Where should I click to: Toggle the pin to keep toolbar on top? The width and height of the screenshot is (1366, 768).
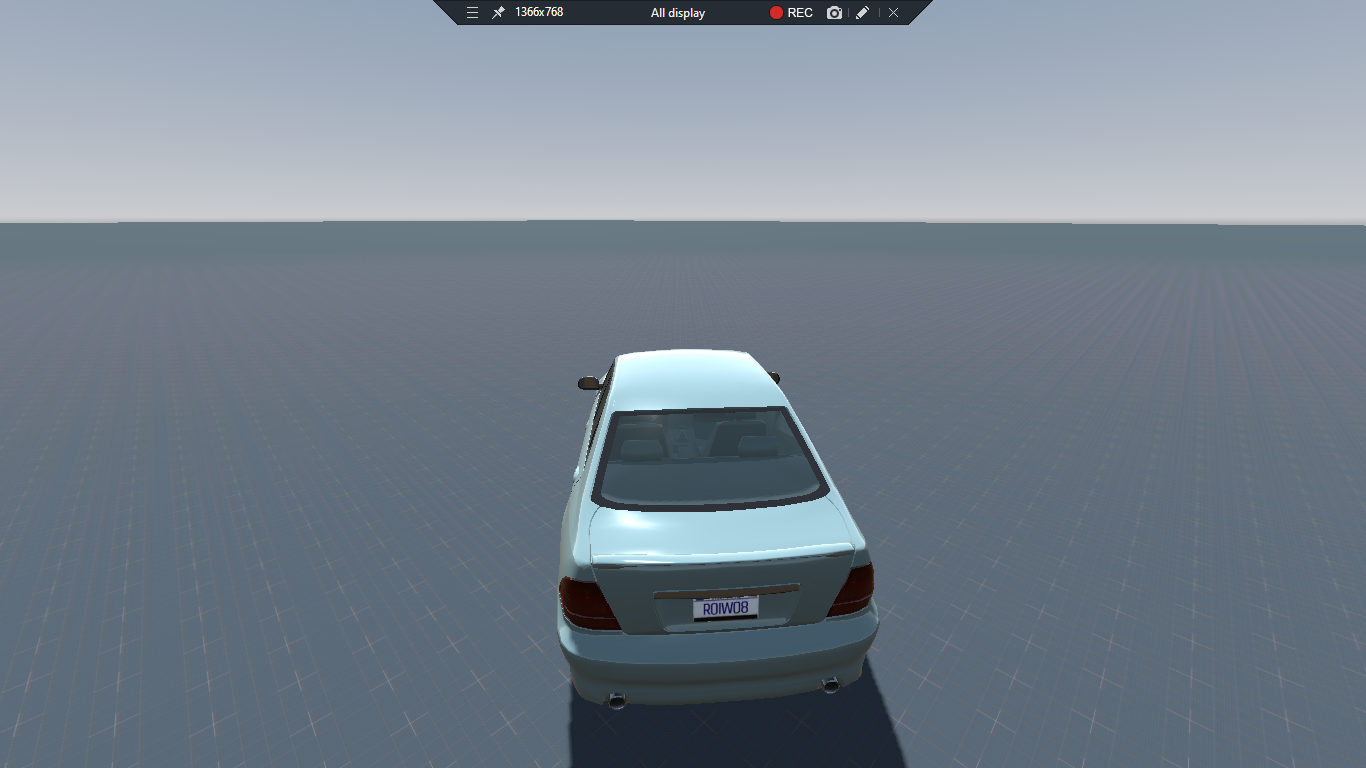coord(497,13)
